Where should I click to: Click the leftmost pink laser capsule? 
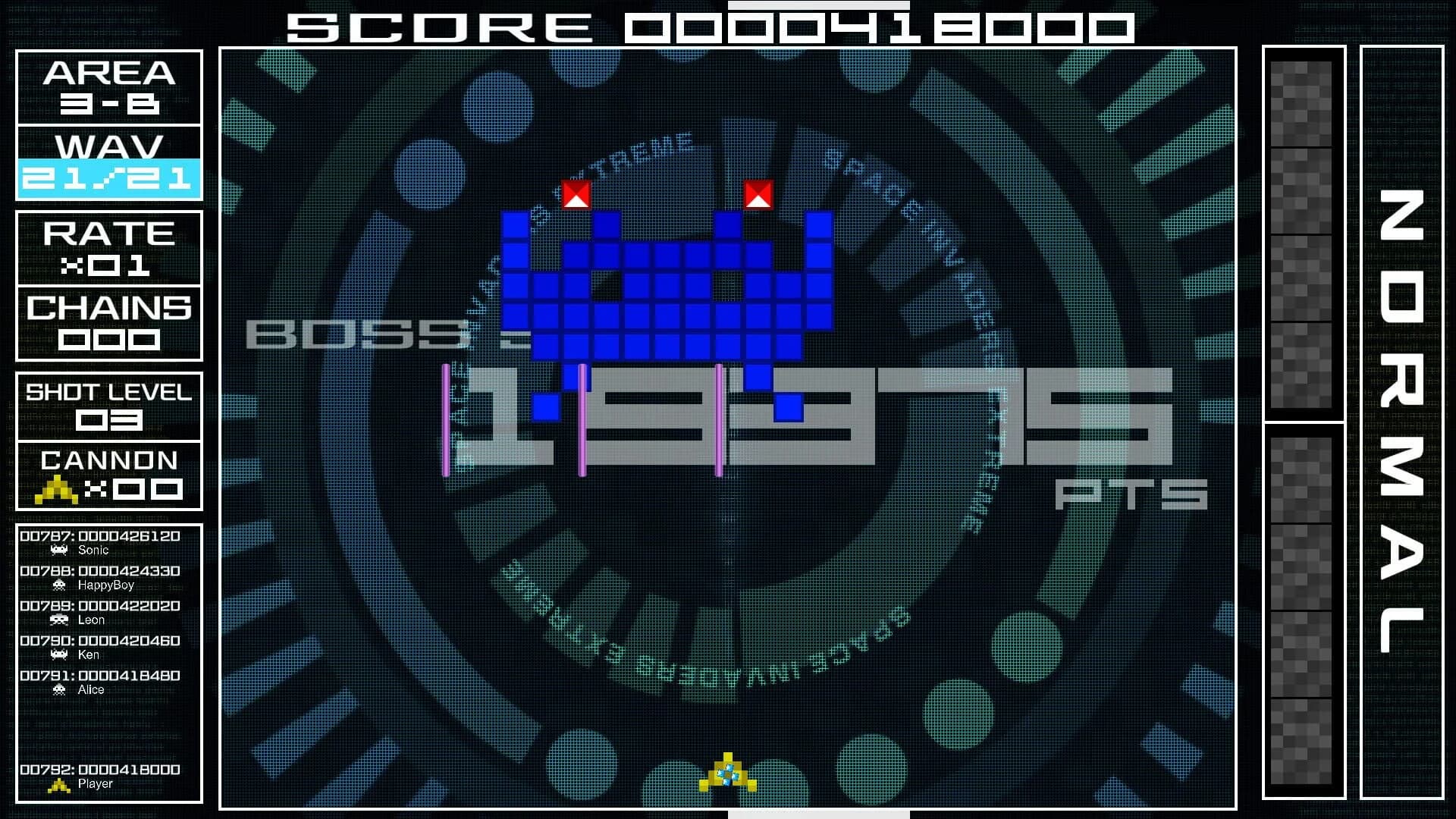(x=446, y=421)
